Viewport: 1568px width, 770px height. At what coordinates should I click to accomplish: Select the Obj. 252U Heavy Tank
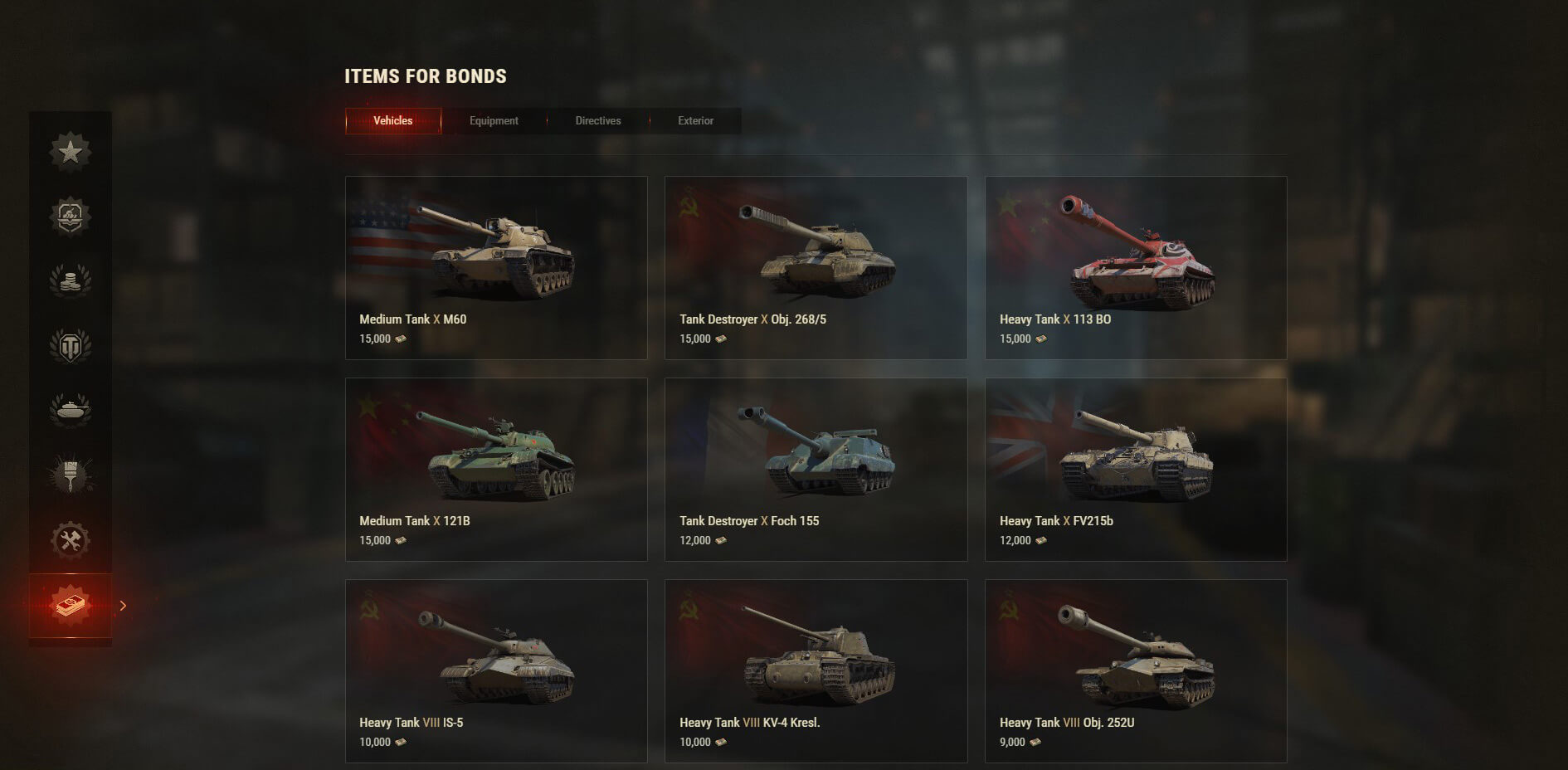point(1135,670)
